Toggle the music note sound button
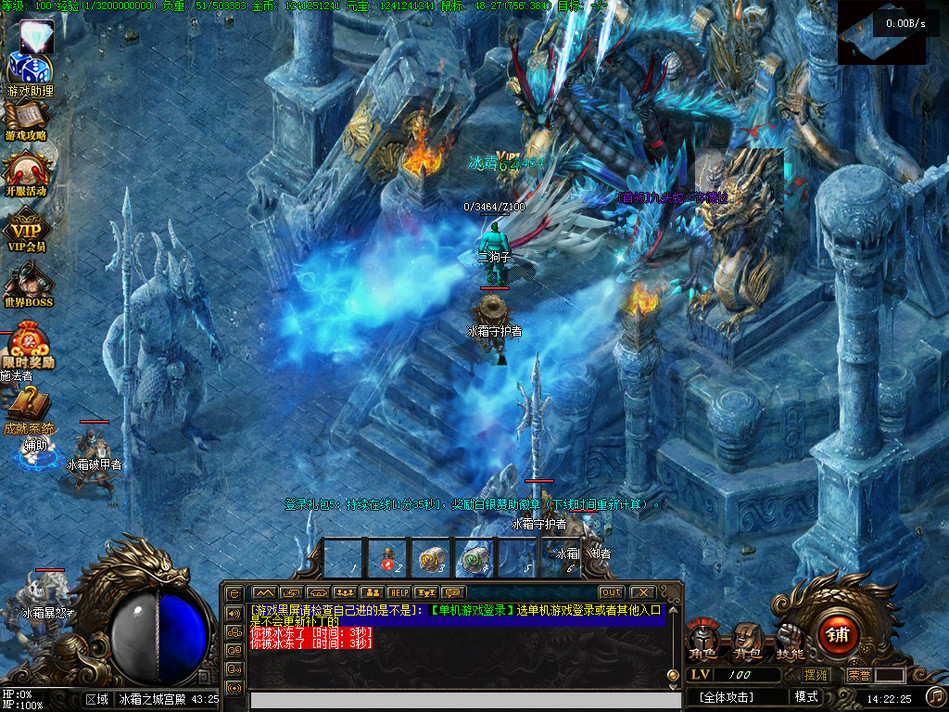Image resolution: width=949 pixels, height=712 pixels. (934, 696)
